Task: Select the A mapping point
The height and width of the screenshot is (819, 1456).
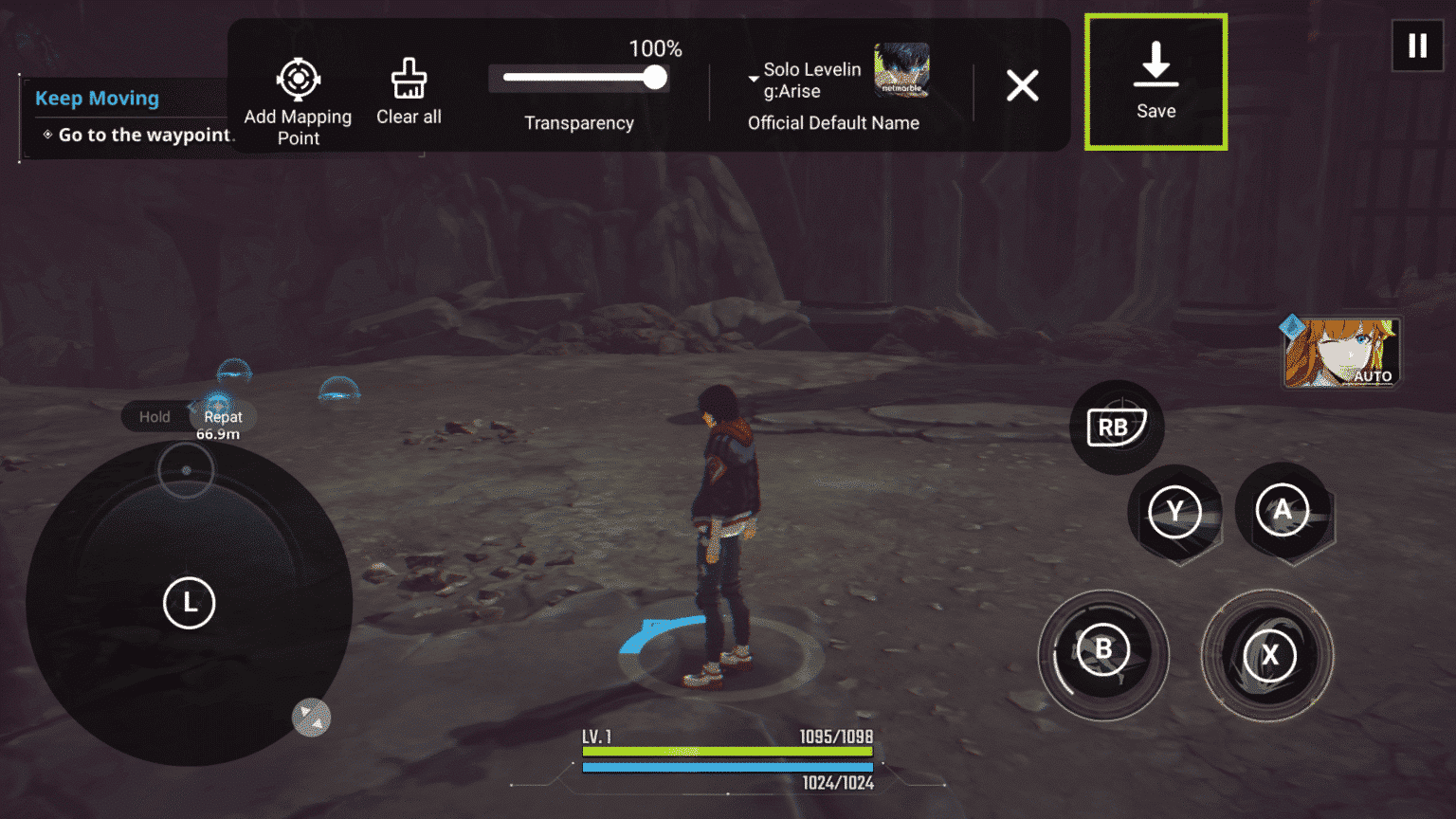Action: [x=1283, y=510]
